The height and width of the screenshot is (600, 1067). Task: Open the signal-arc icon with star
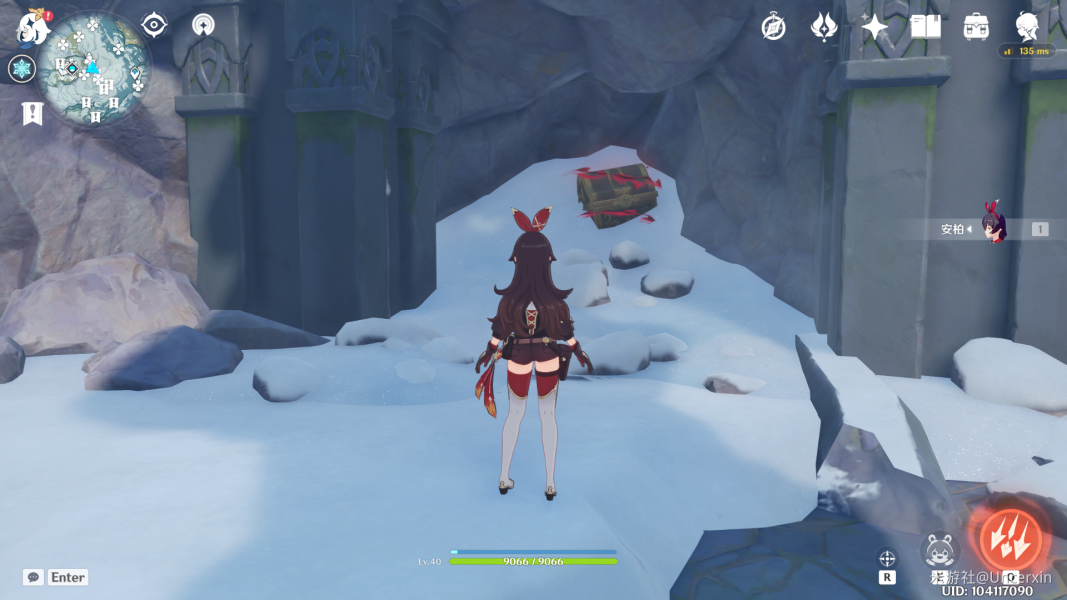pyautogui.click(x=203, y=24)
